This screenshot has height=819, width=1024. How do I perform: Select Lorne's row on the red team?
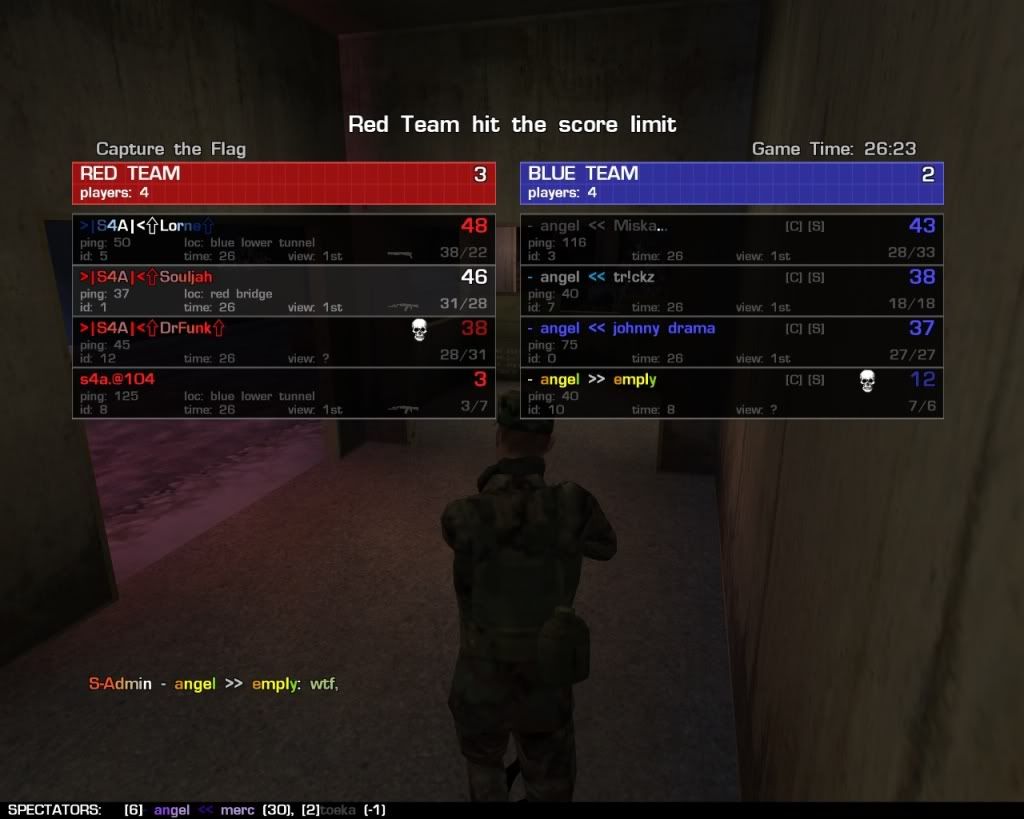tap(283, 240)
